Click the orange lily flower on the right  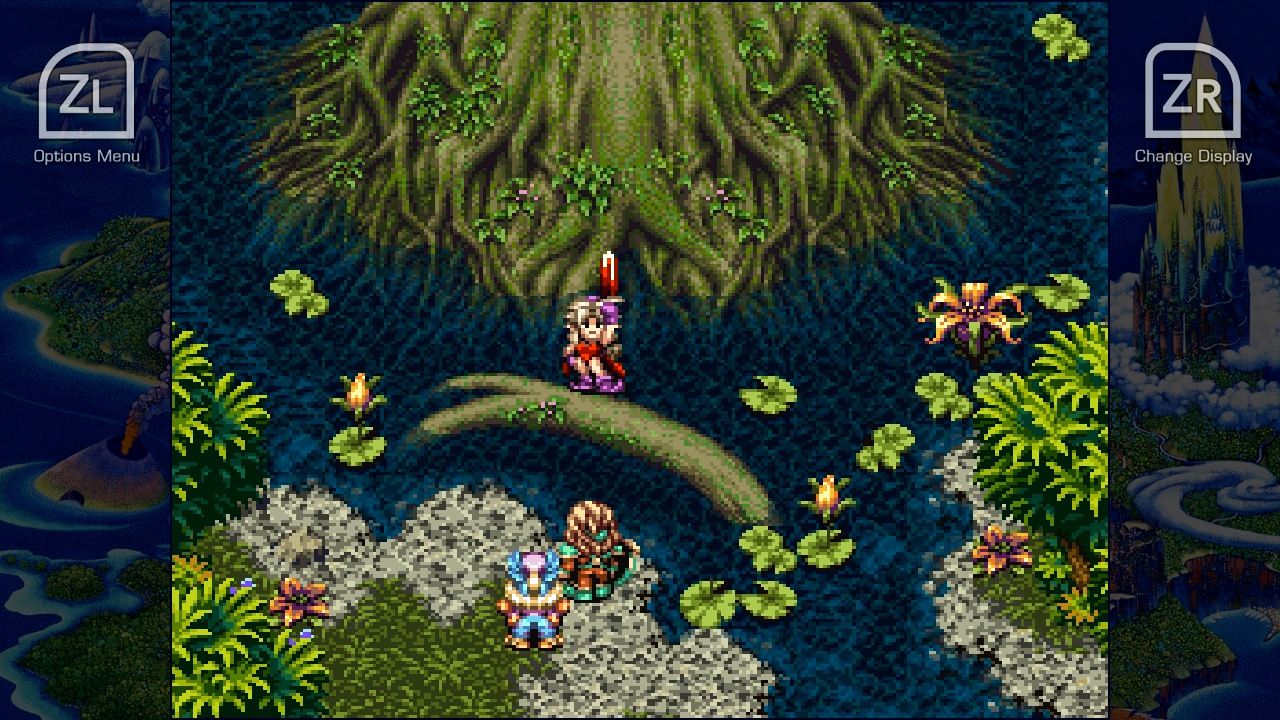click(x=970, y=310)
